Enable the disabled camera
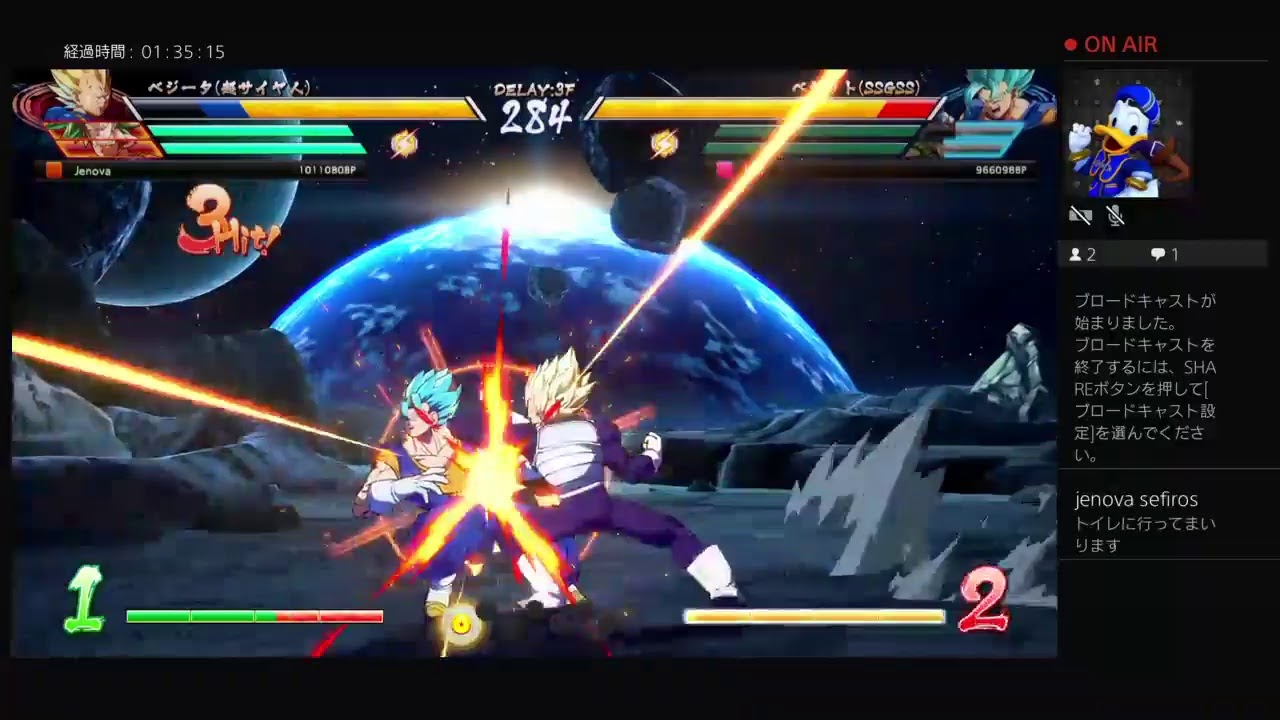 click(1079, 215)
